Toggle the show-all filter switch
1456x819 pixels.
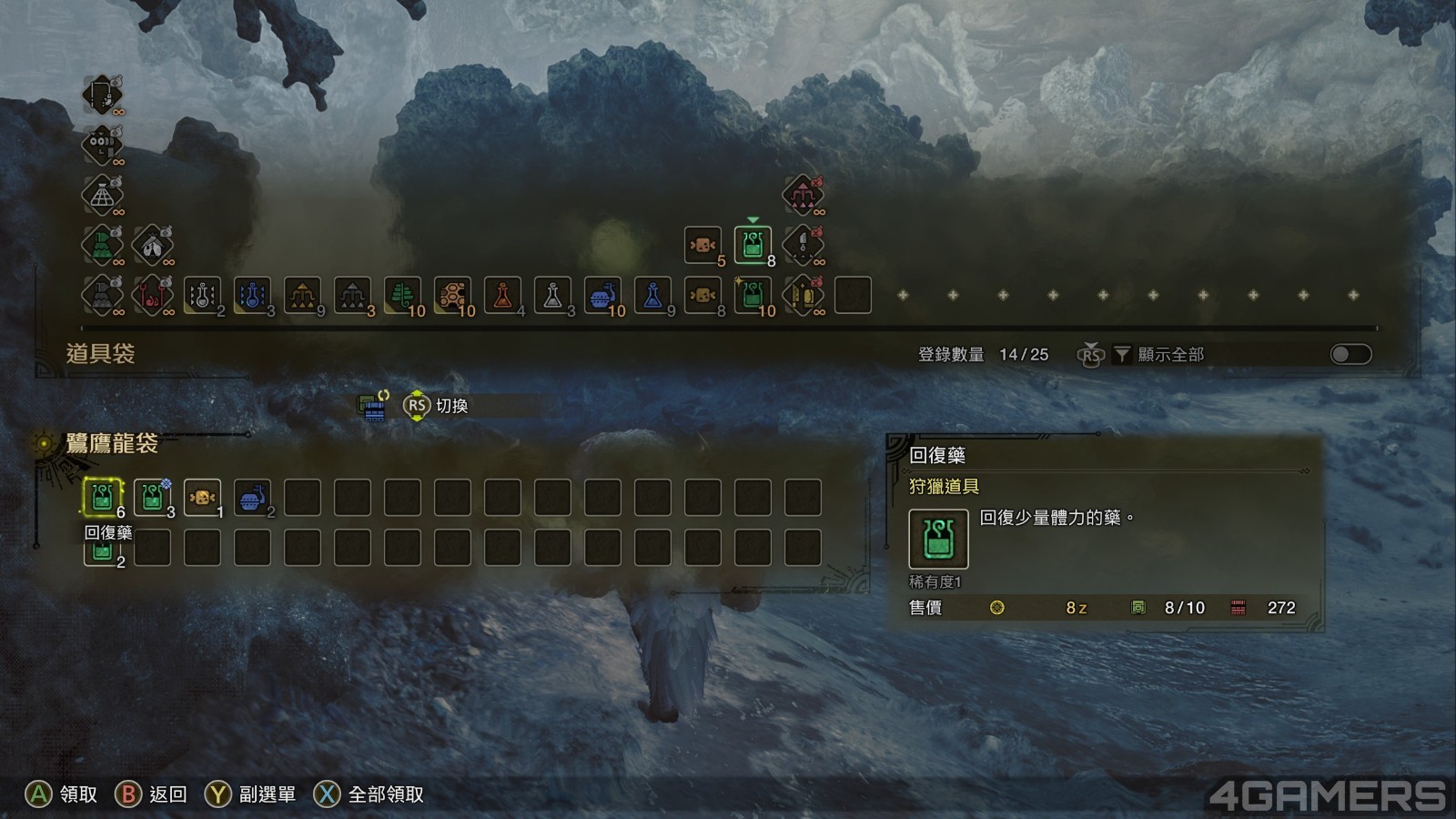point(1350,354)
